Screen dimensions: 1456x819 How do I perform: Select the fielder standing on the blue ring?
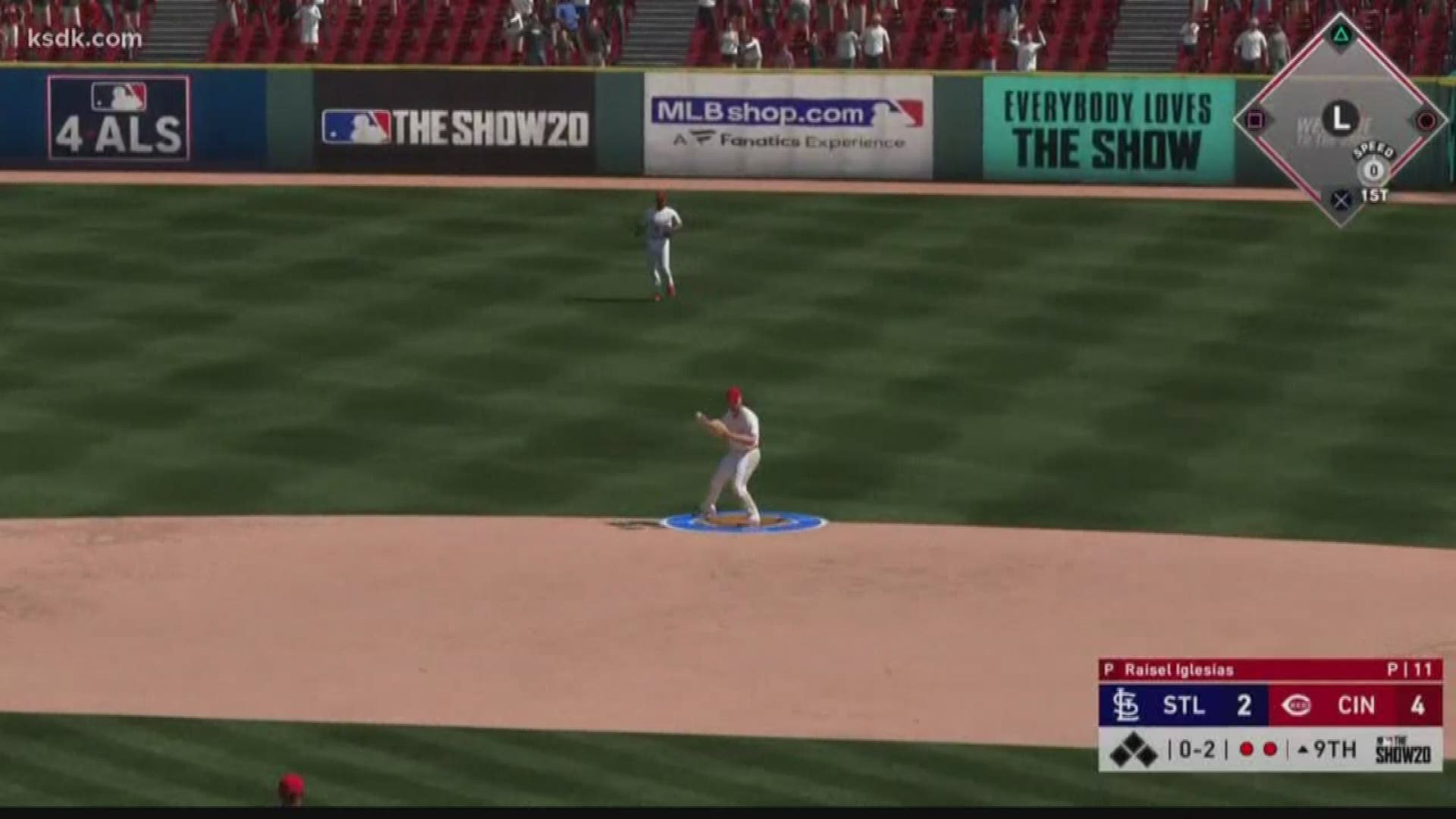pos(730,453)
